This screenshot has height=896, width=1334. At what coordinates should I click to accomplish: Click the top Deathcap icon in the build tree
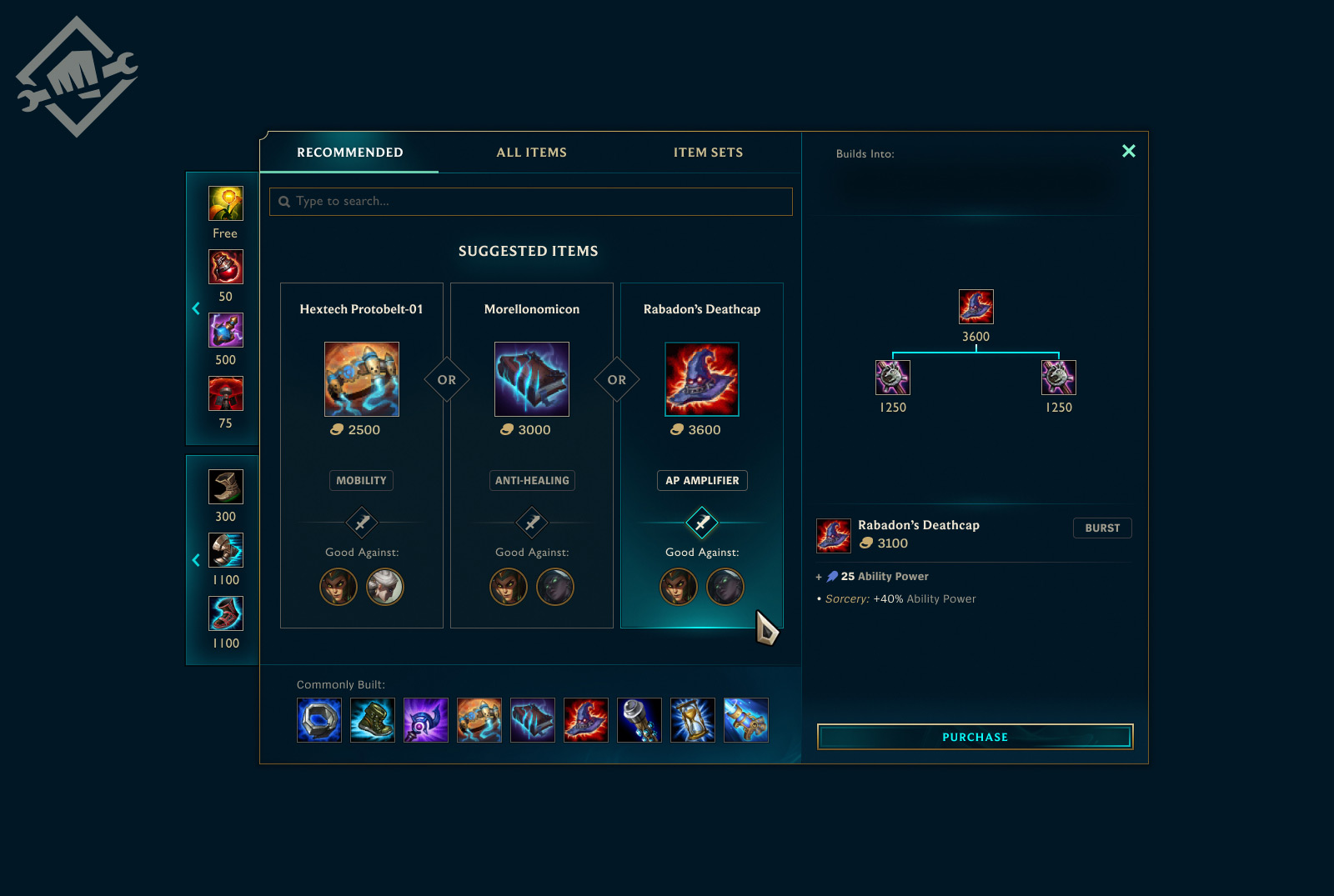(x=975, y=306)
